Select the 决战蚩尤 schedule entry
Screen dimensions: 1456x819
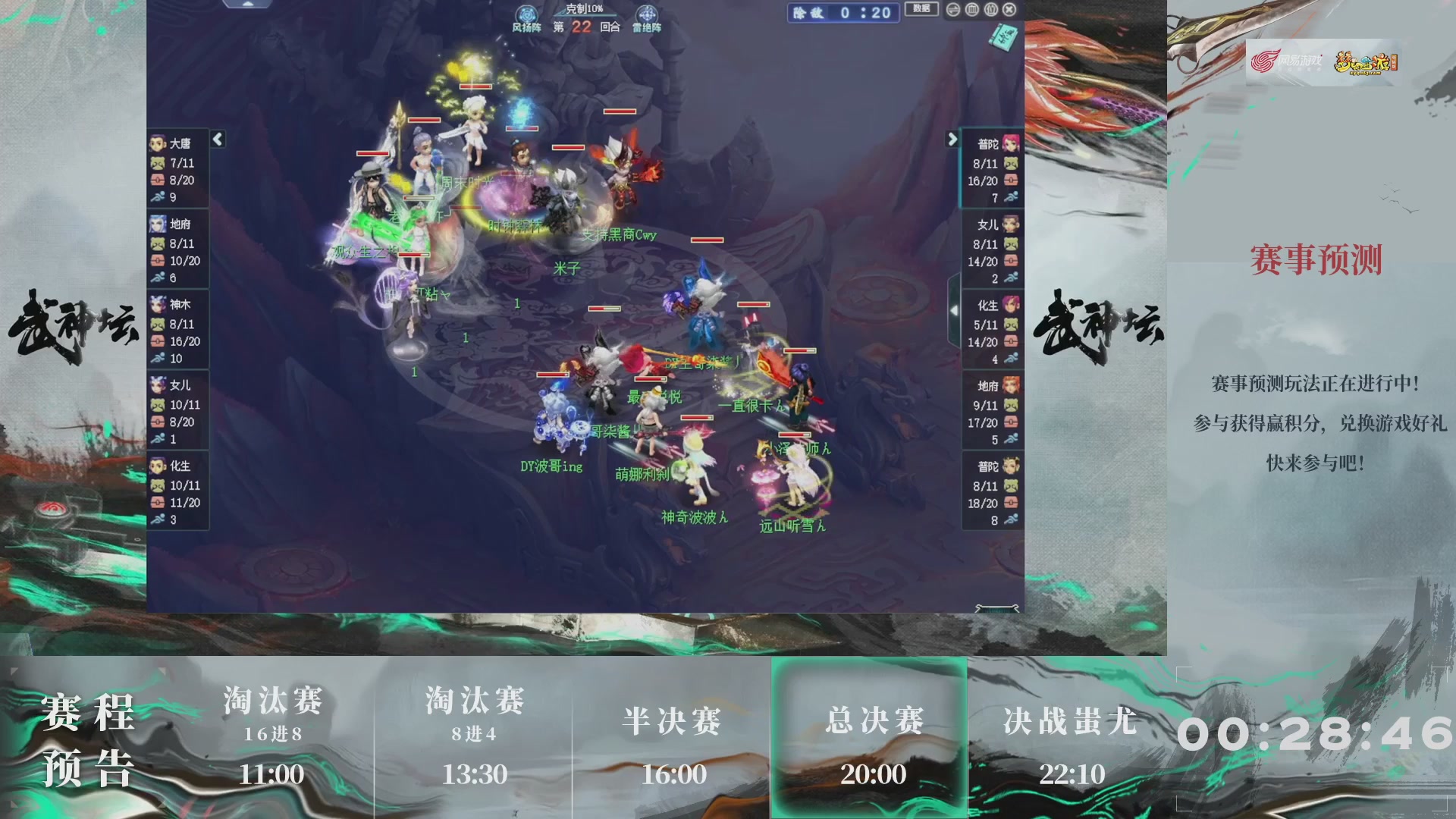point(1072,722)
